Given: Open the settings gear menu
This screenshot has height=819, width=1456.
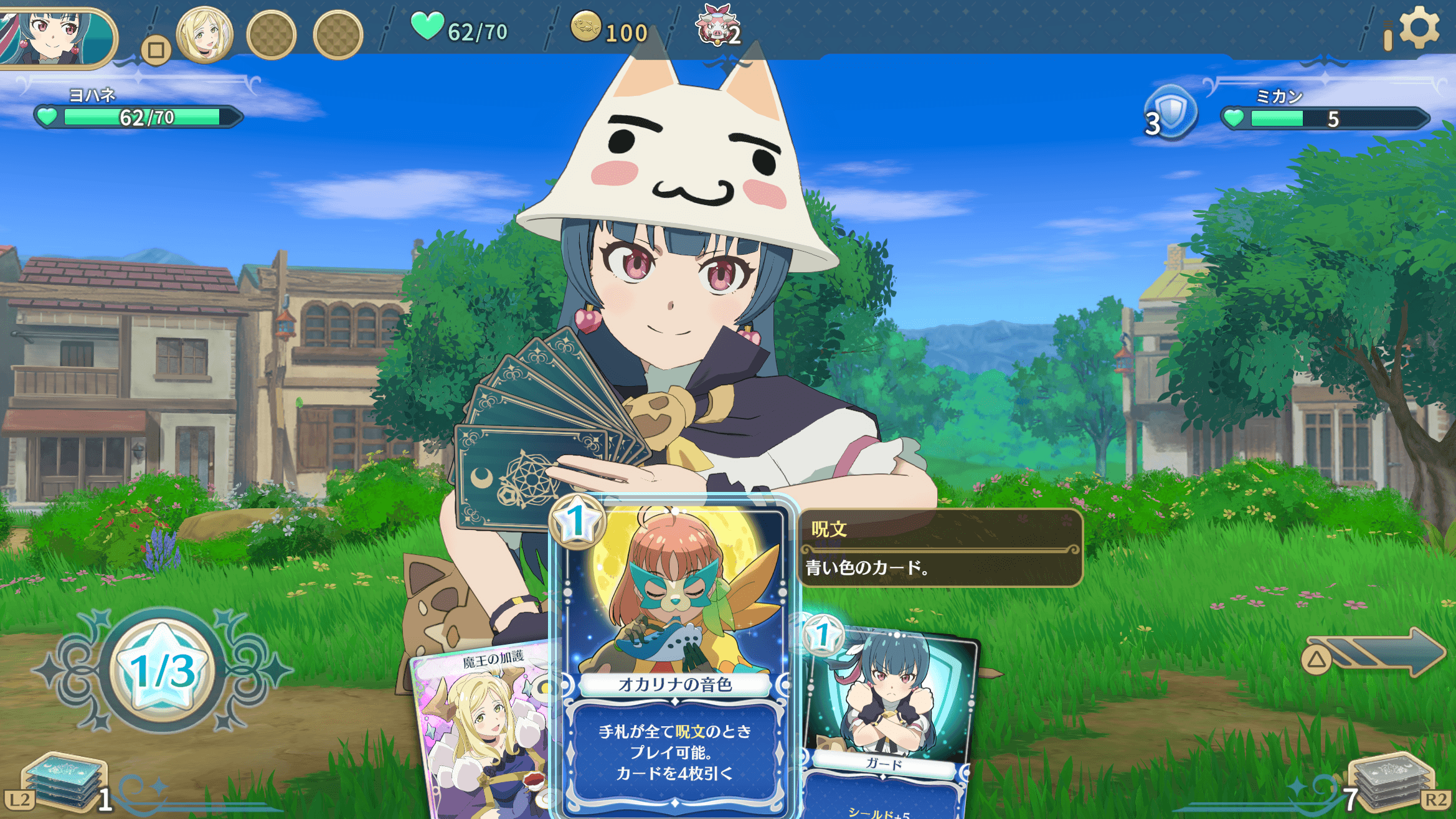Looking at the screenshot, I should 1419,27.
